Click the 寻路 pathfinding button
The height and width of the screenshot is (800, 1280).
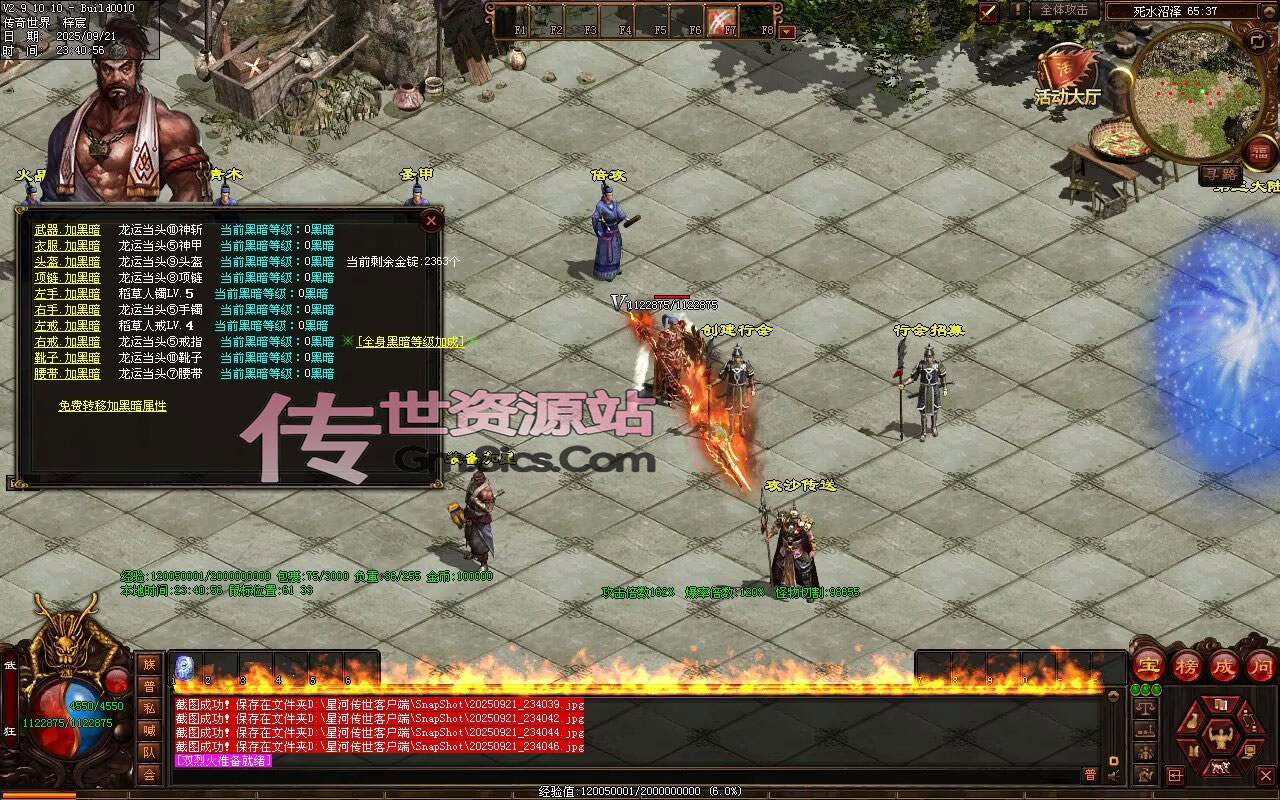[x=1220, y=174]
